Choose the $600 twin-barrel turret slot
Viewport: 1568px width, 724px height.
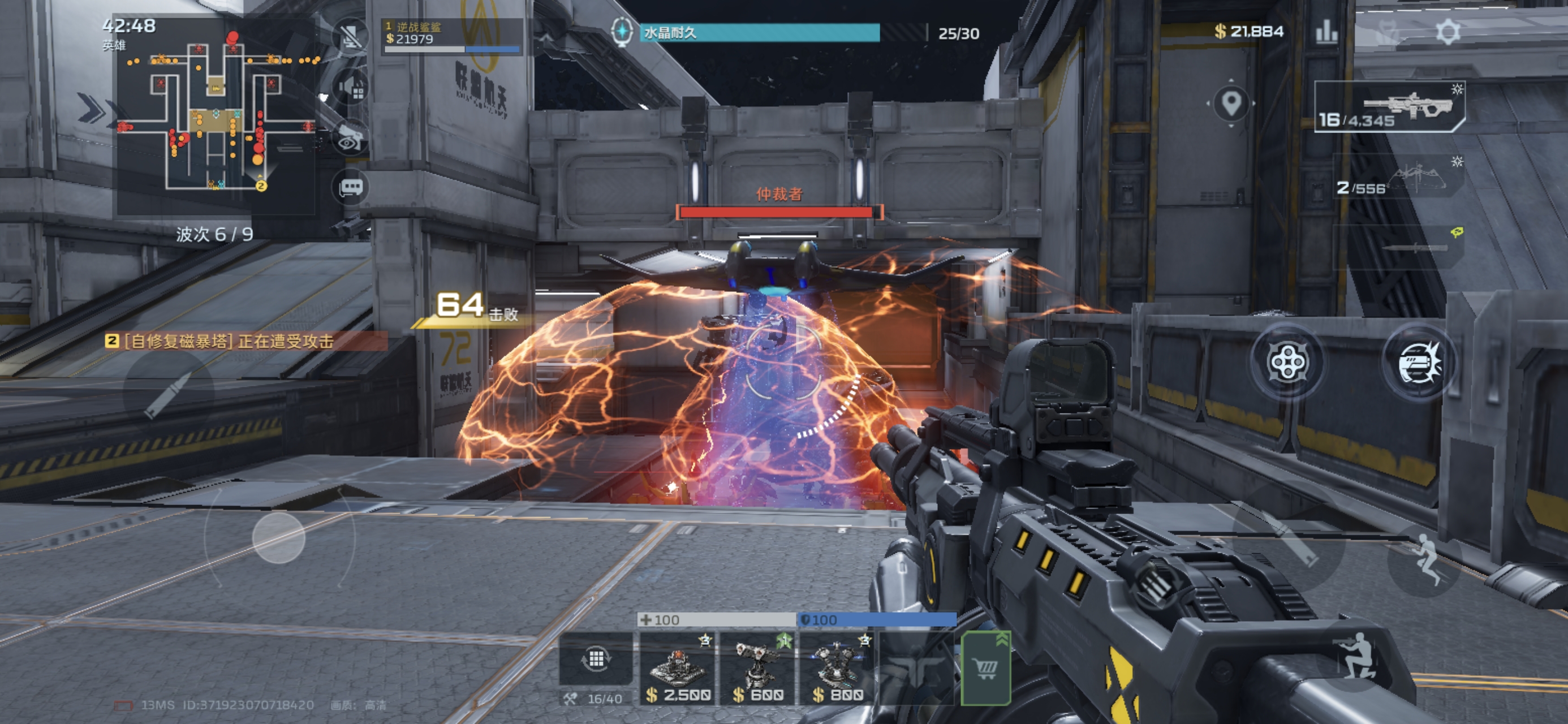(x=758, y=669)
